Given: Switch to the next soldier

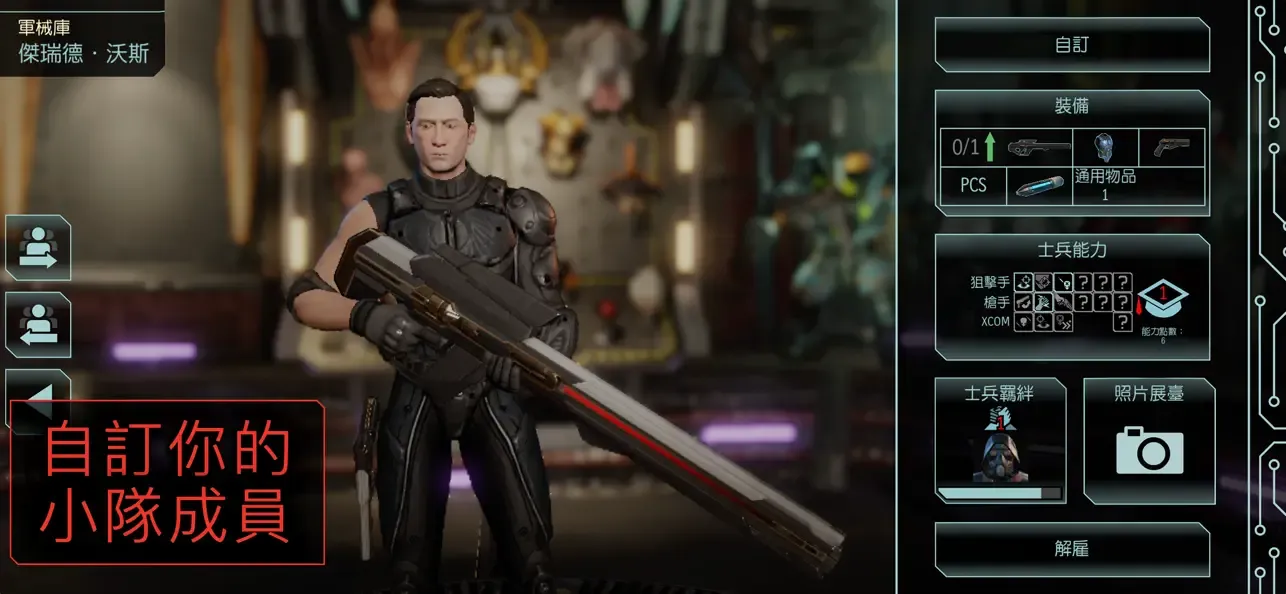Looking at the screenshot, I should click(x=38, y=247).
